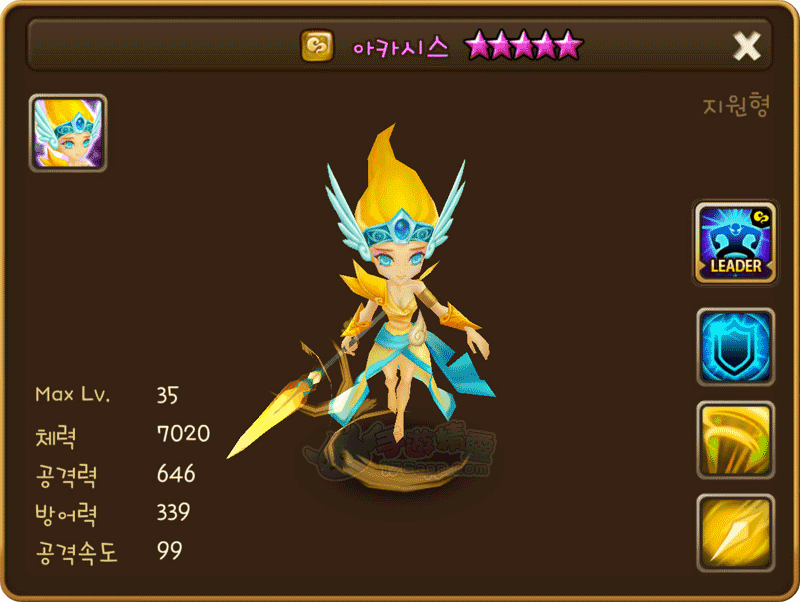Show the Leader skill details
This screenshot has height=602, width=800.
735,243
